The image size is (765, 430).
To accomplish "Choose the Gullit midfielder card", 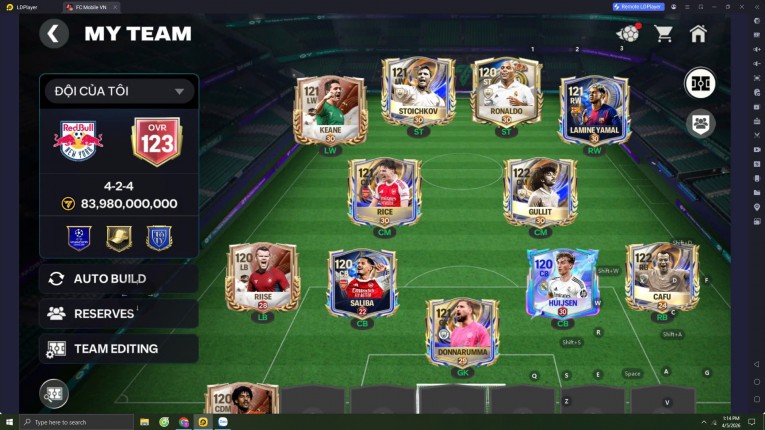I will [540, 191].
